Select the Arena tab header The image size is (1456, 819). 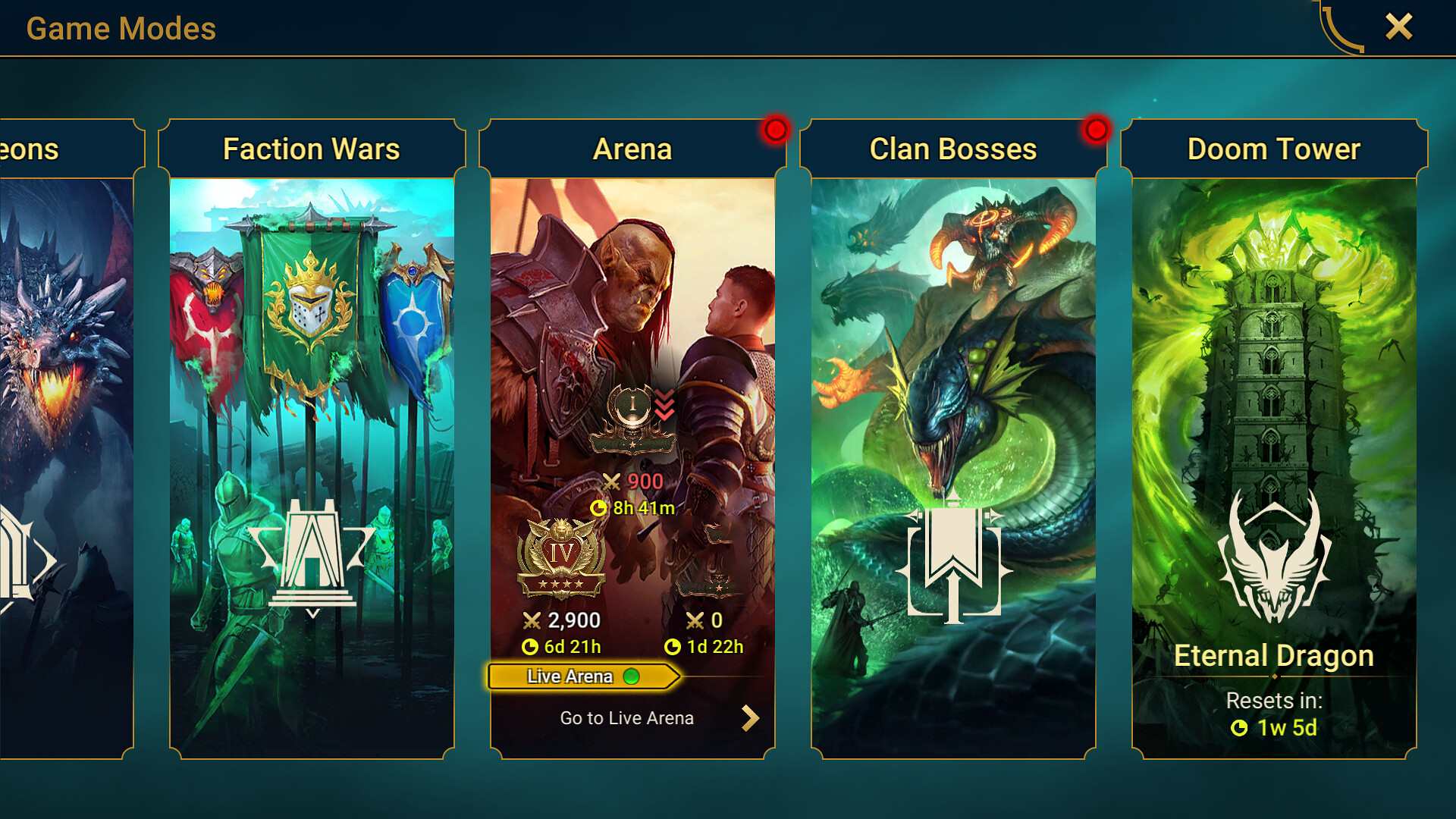pyautogui.click(x=632, y=149)
